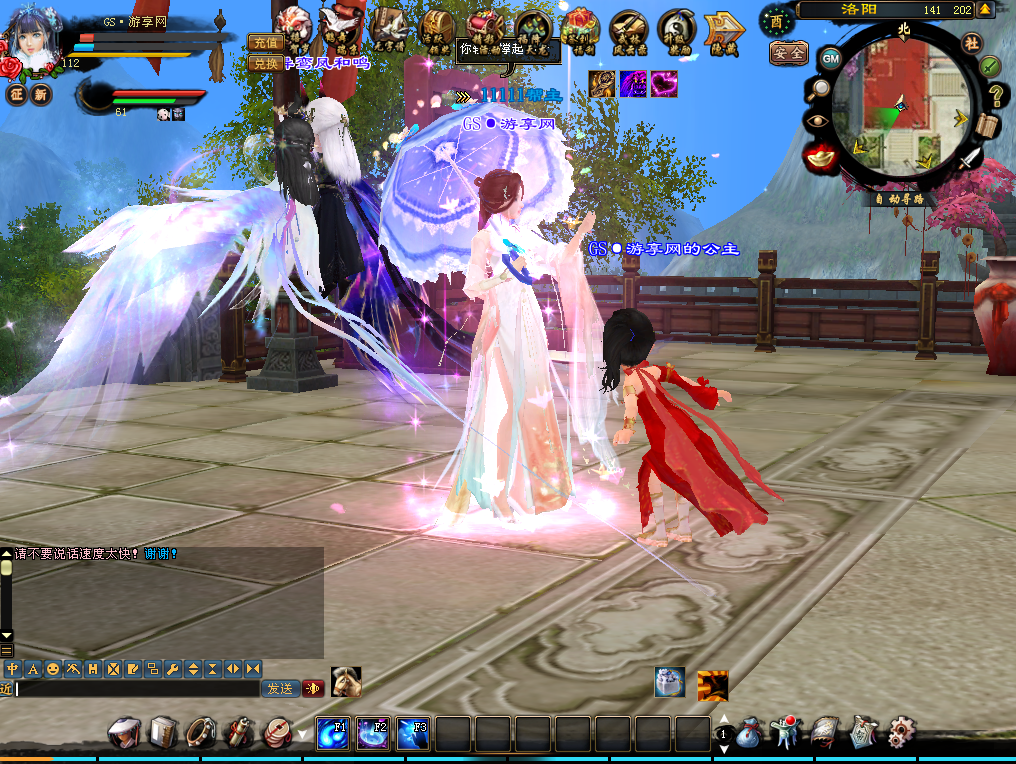
Task: Click the magnifying glass minimap icon
Action: pos(818,89)
